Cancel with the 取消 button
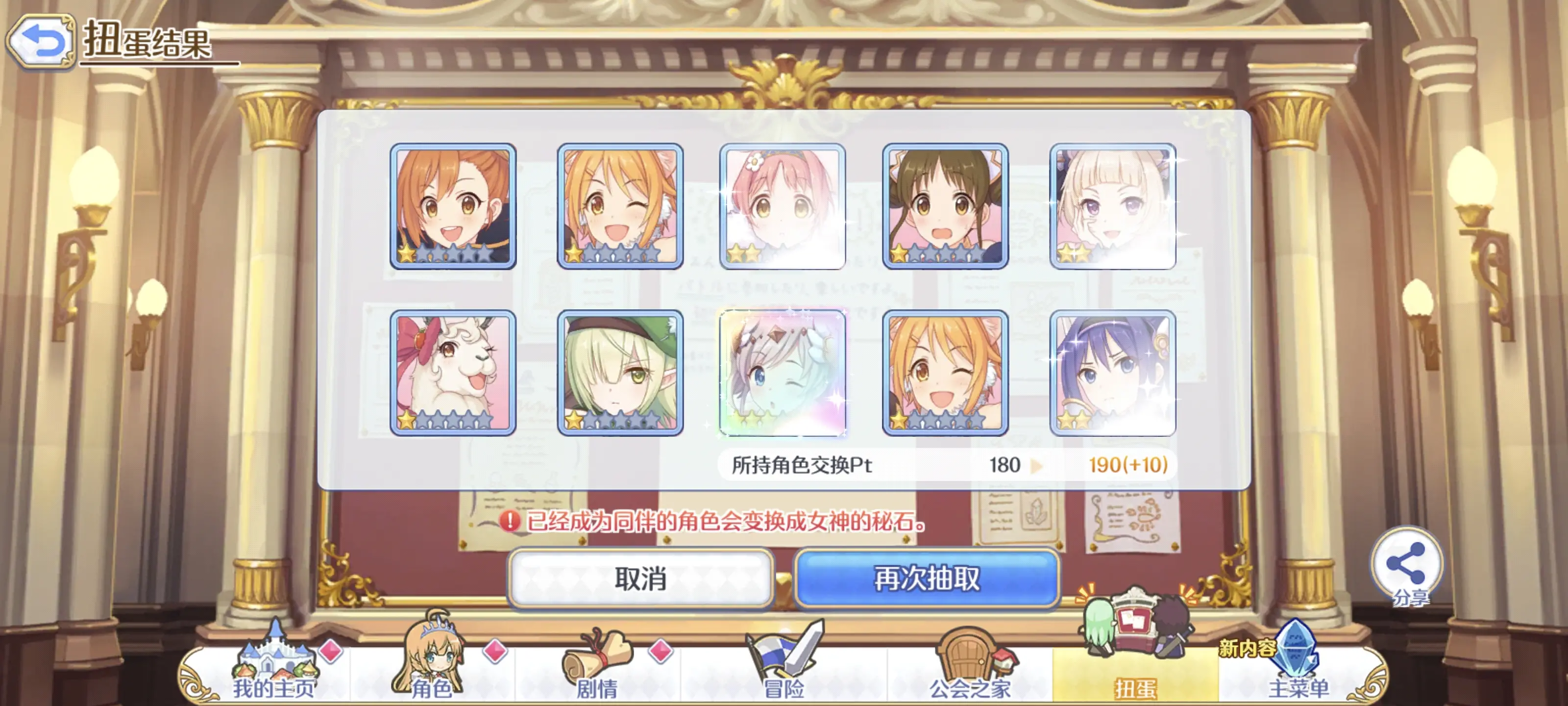 (x=640, y=578)
